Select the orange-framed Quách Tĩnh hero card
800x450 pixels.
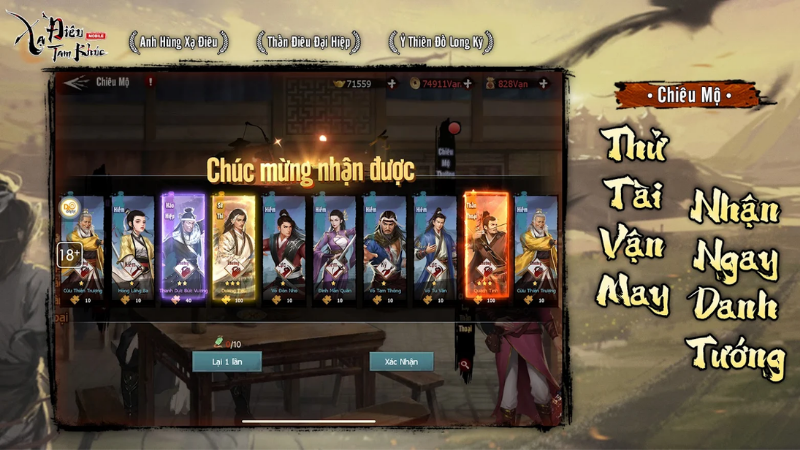pos(485,249)
